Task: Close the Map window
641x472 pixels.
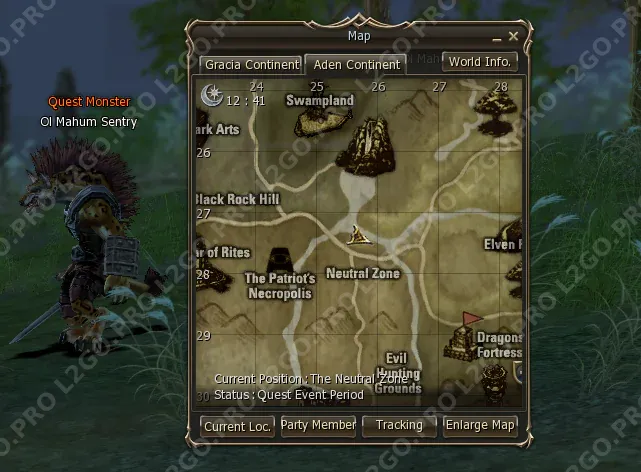Action: (513, 36)
